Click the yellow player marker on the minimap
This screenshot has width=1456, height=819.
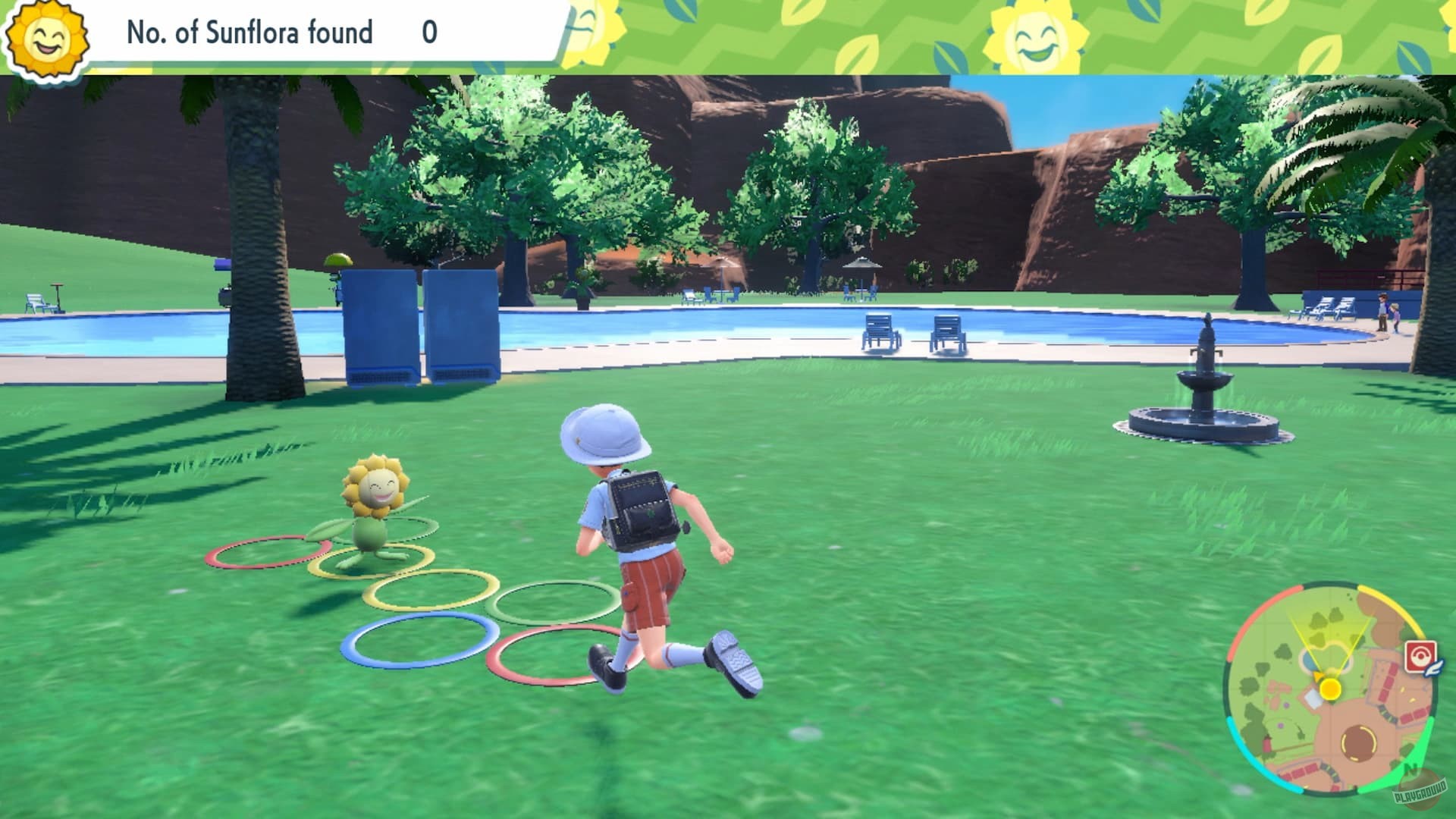(x=1330, y=689)
